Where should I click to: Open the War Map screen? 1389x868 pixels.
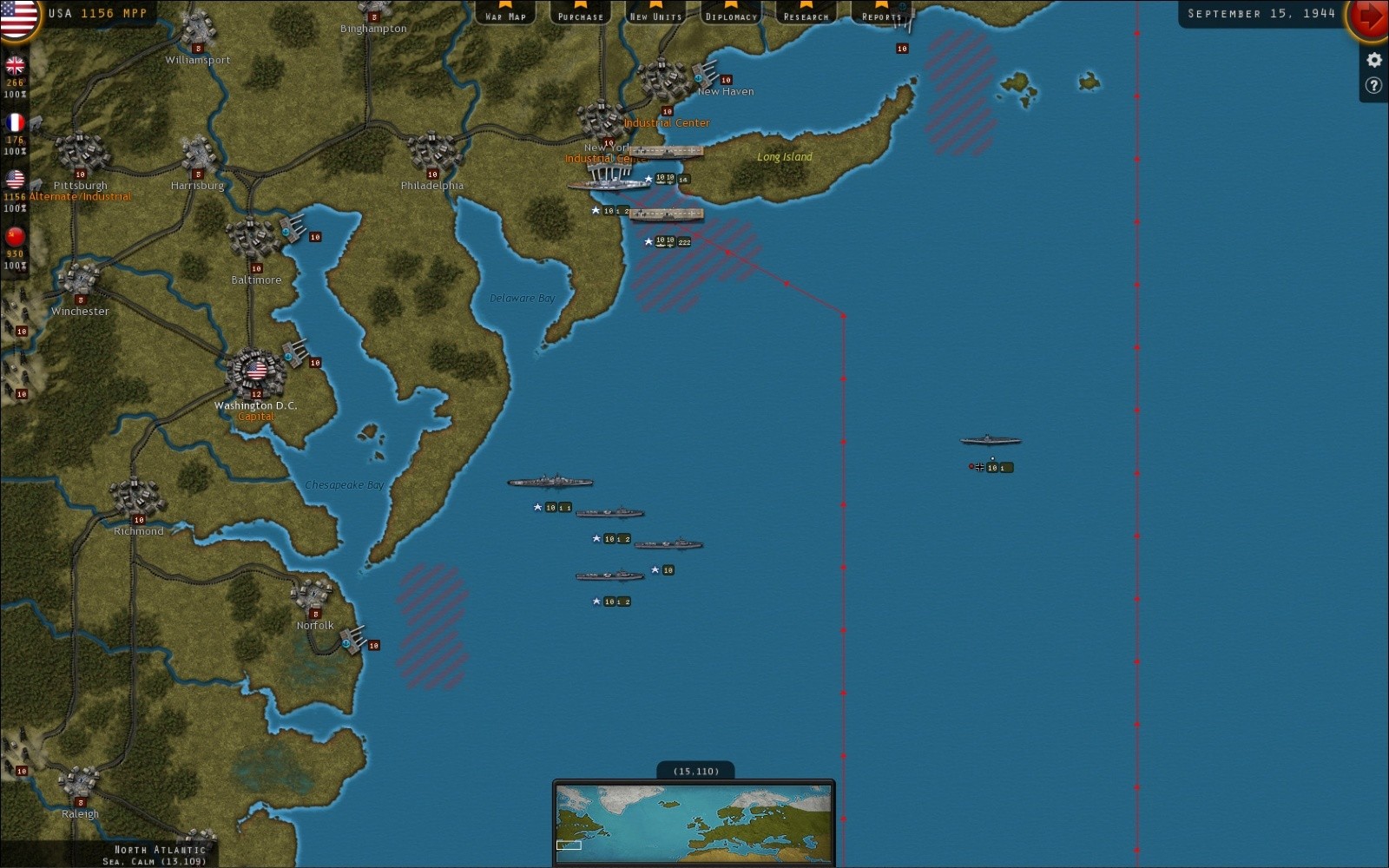tap(504, 15)
